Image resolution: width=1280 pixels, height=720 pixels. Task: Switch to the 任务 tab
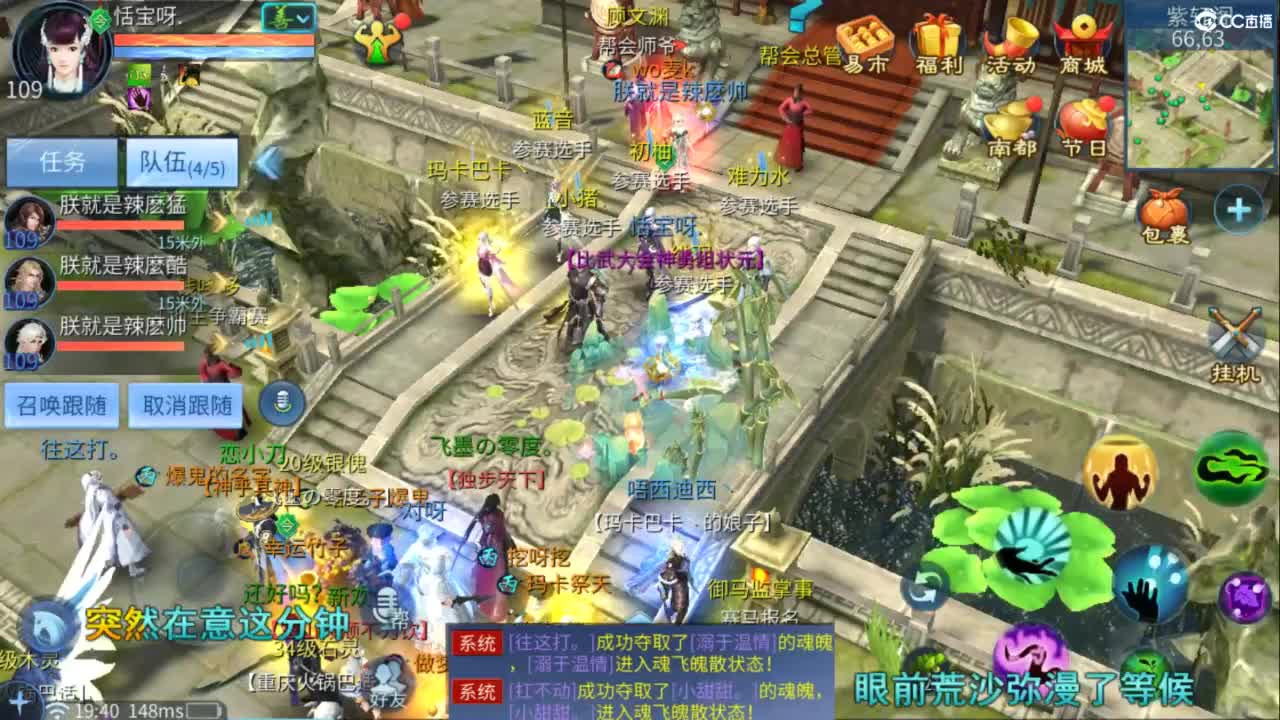click(x=62, y=161)
